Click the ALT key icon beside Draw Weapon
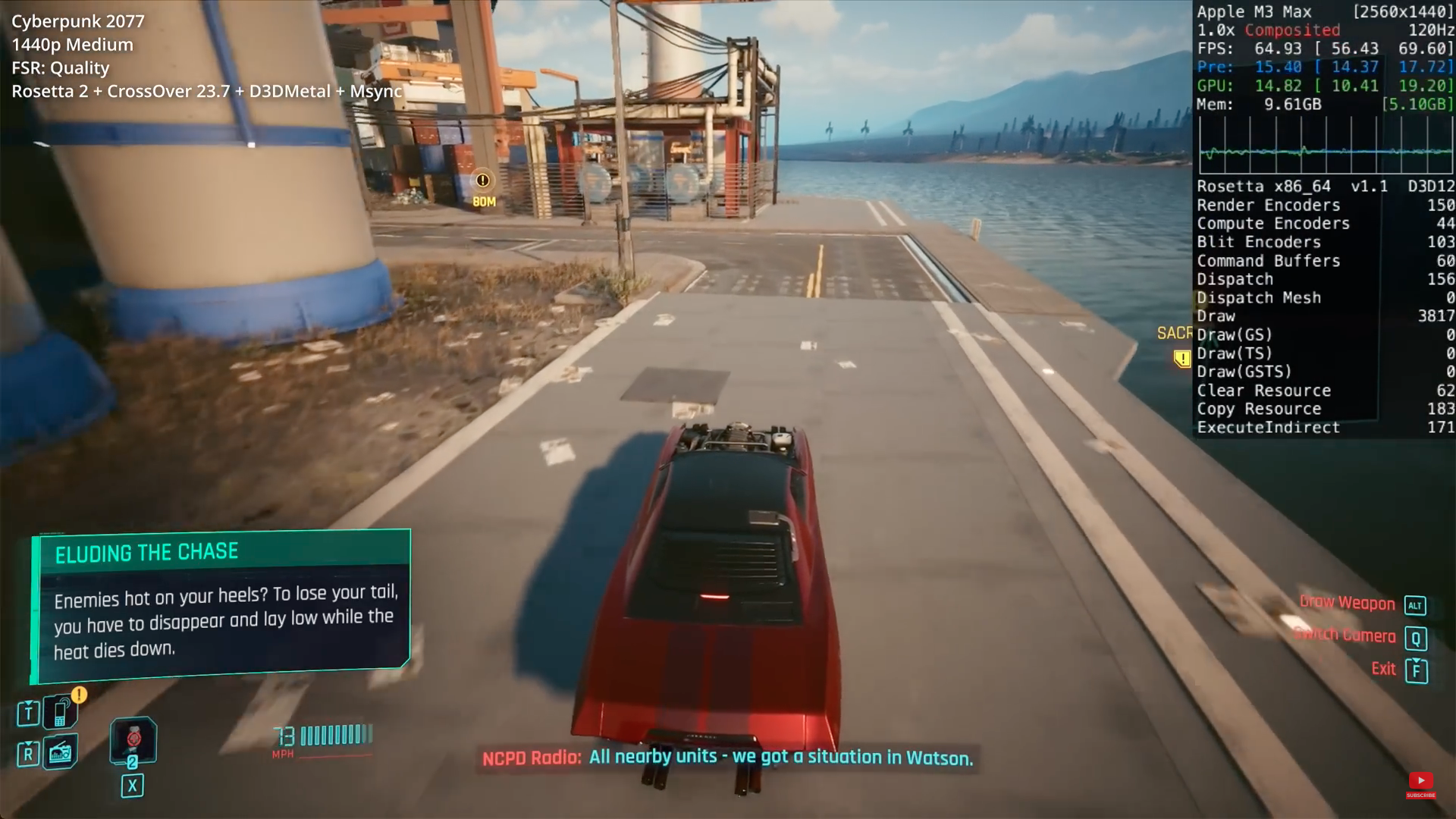This screenshot has width=1456, height=819. [1415, 605]
